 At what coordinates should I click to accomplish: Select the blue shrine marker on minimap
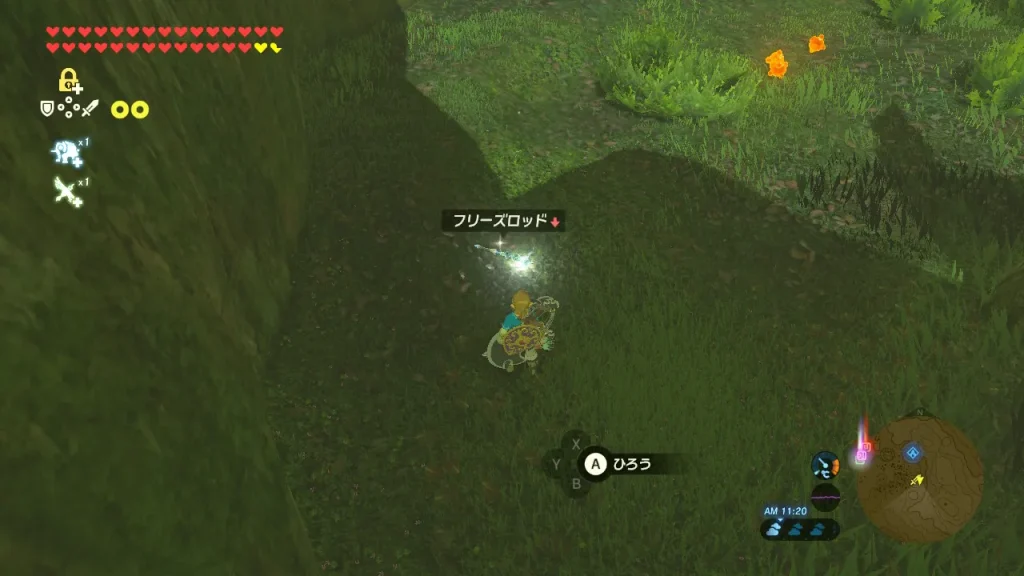(x=913, y=453)
